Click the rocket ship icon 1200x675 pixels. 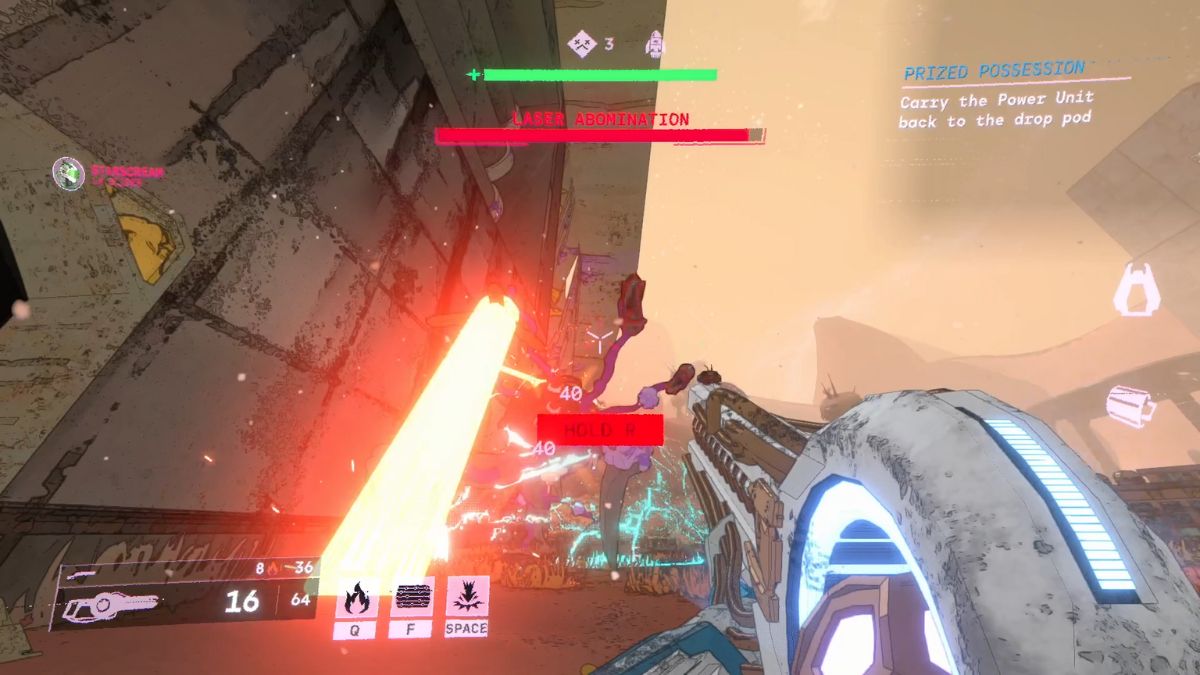pos(655,43)
